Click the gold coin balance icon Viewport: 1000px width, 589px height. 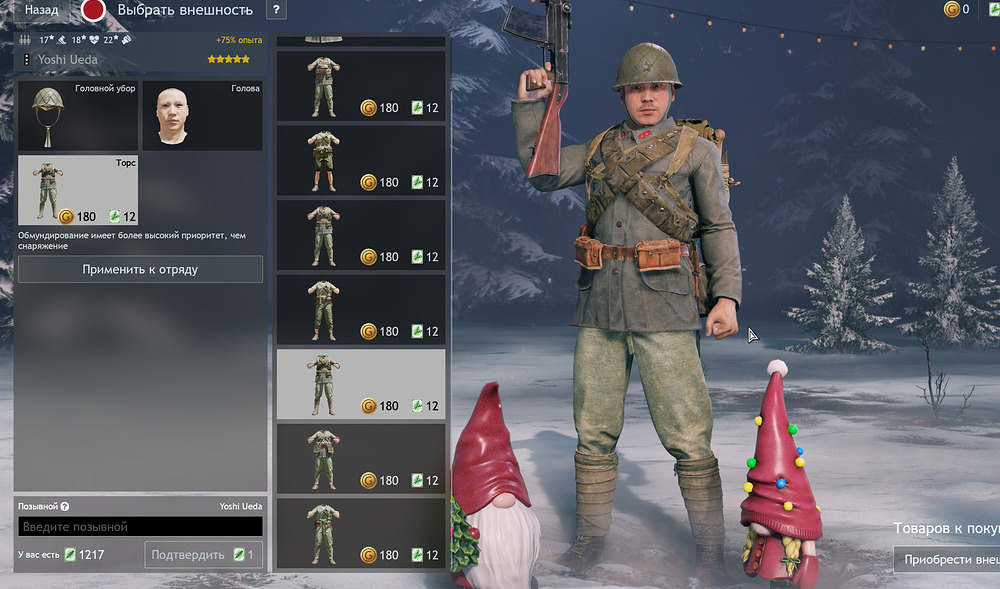click(x=951, y=10)
